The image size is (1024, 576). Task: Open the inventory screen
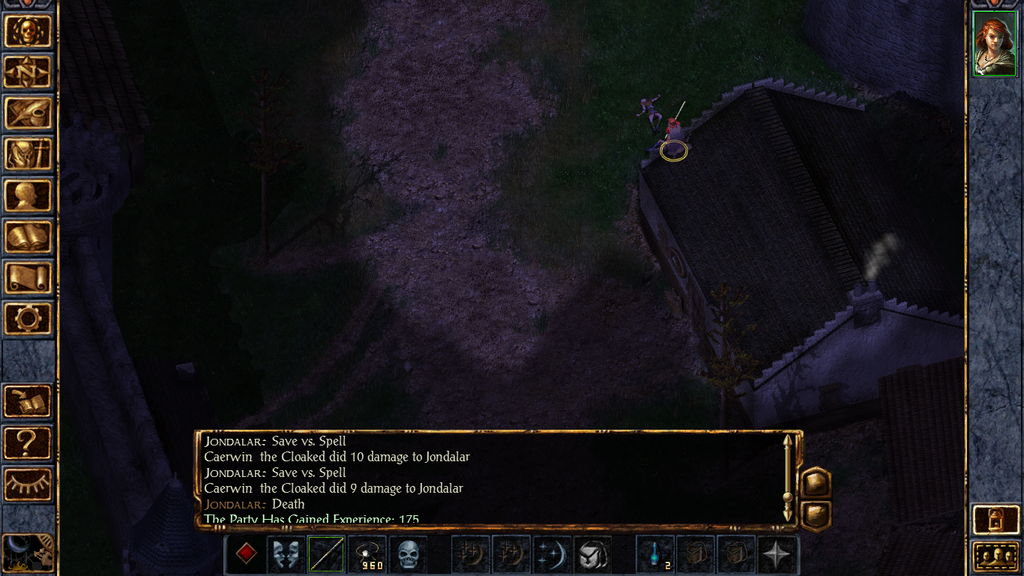click(x=27, y=154)
